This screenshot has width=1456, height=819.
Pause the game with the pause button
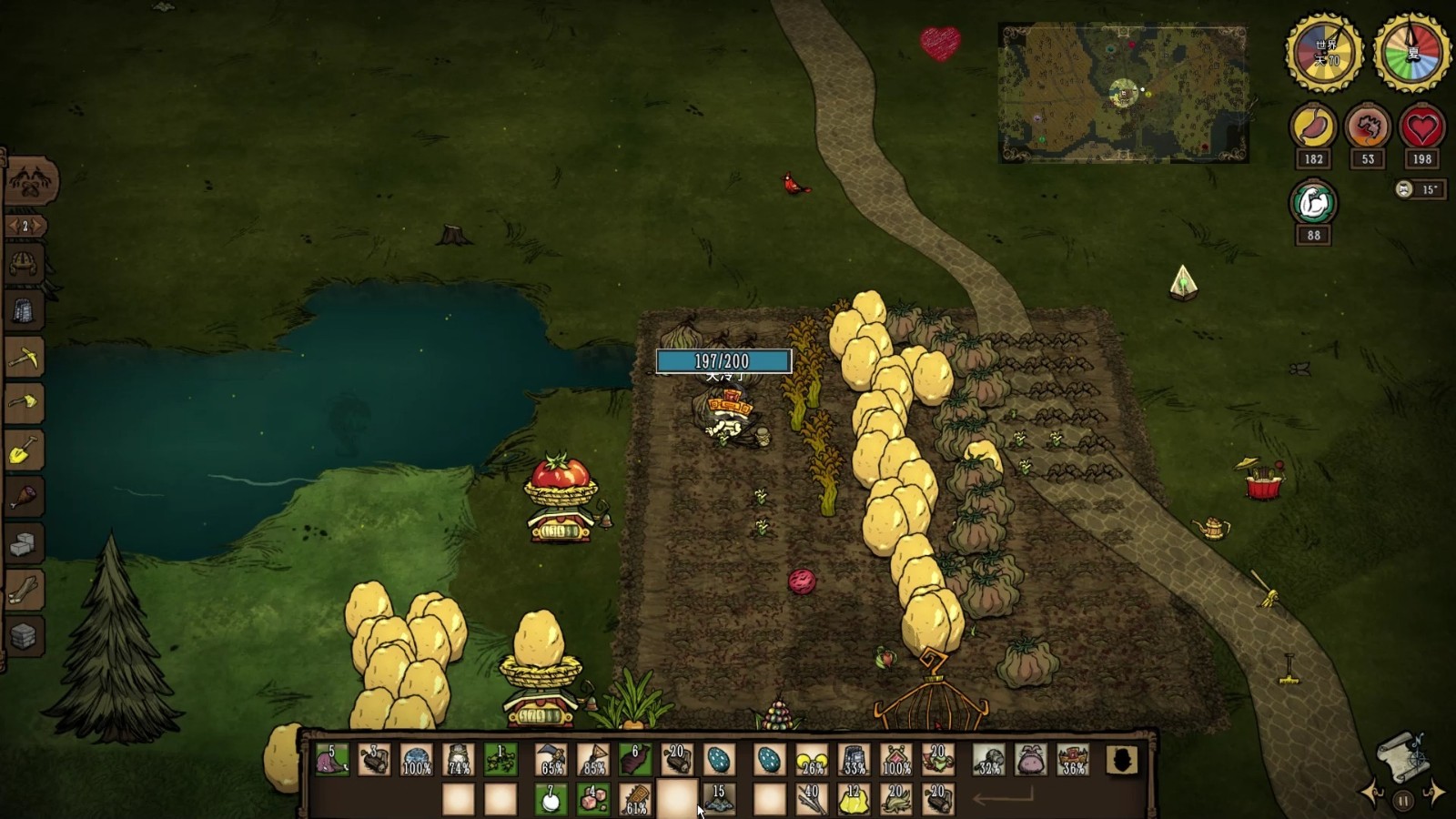tap(1403, 802)
